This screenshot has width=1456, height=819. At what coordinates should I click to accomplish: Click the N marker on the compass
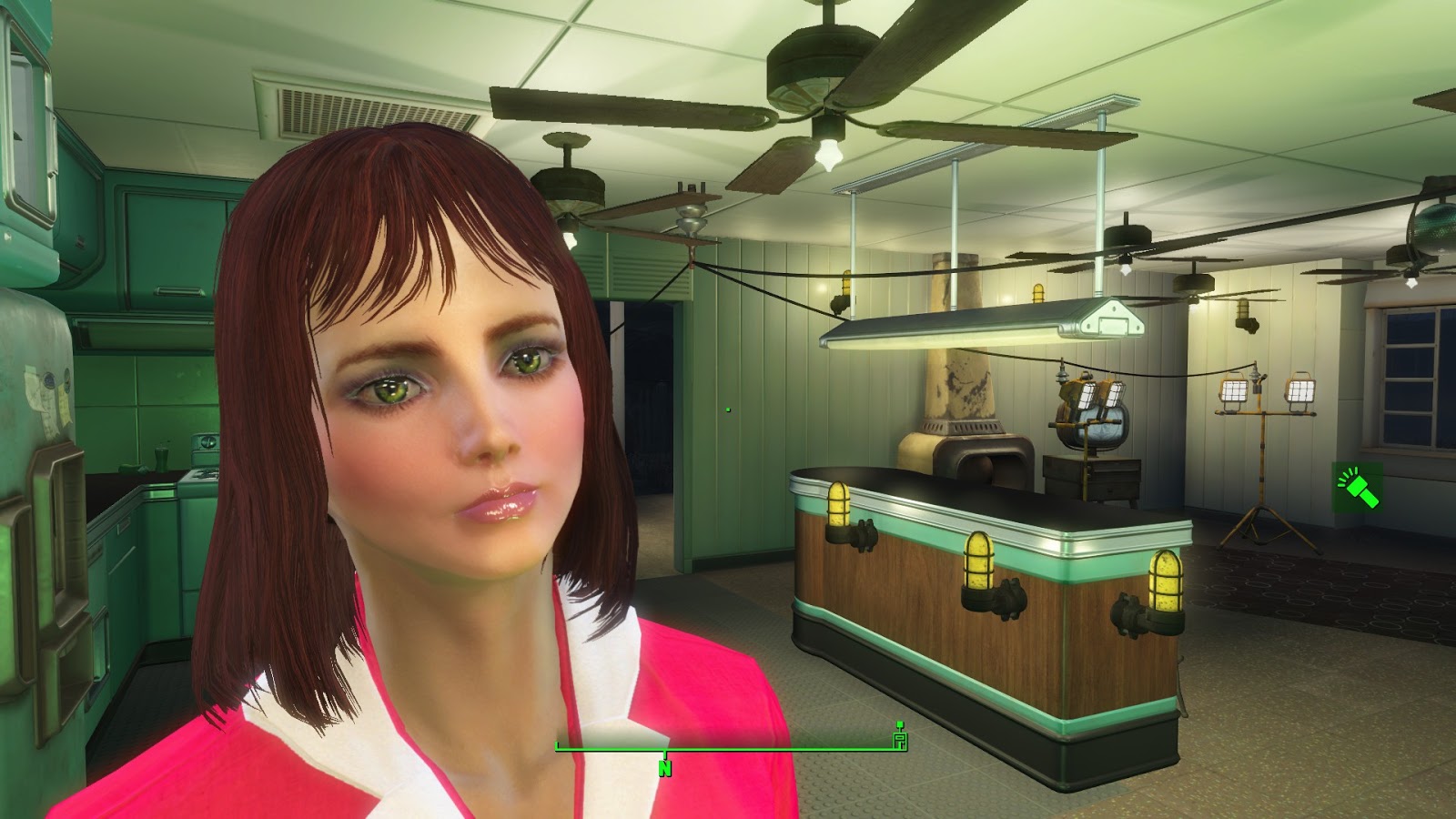[x=663, y=769]
